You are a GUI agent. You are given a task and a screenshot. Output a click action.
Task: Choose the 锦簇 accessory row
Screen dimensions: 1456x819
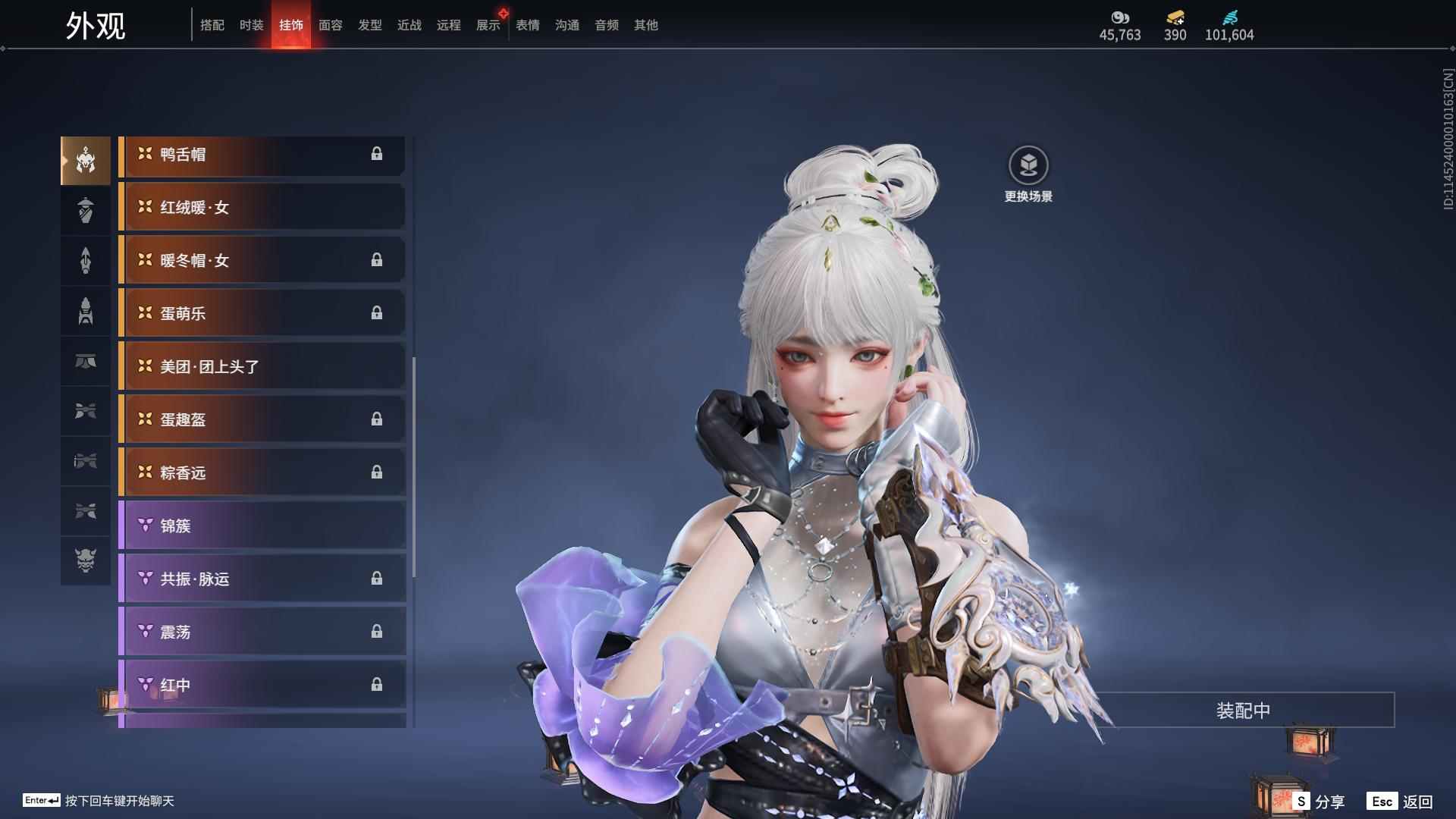262,526
